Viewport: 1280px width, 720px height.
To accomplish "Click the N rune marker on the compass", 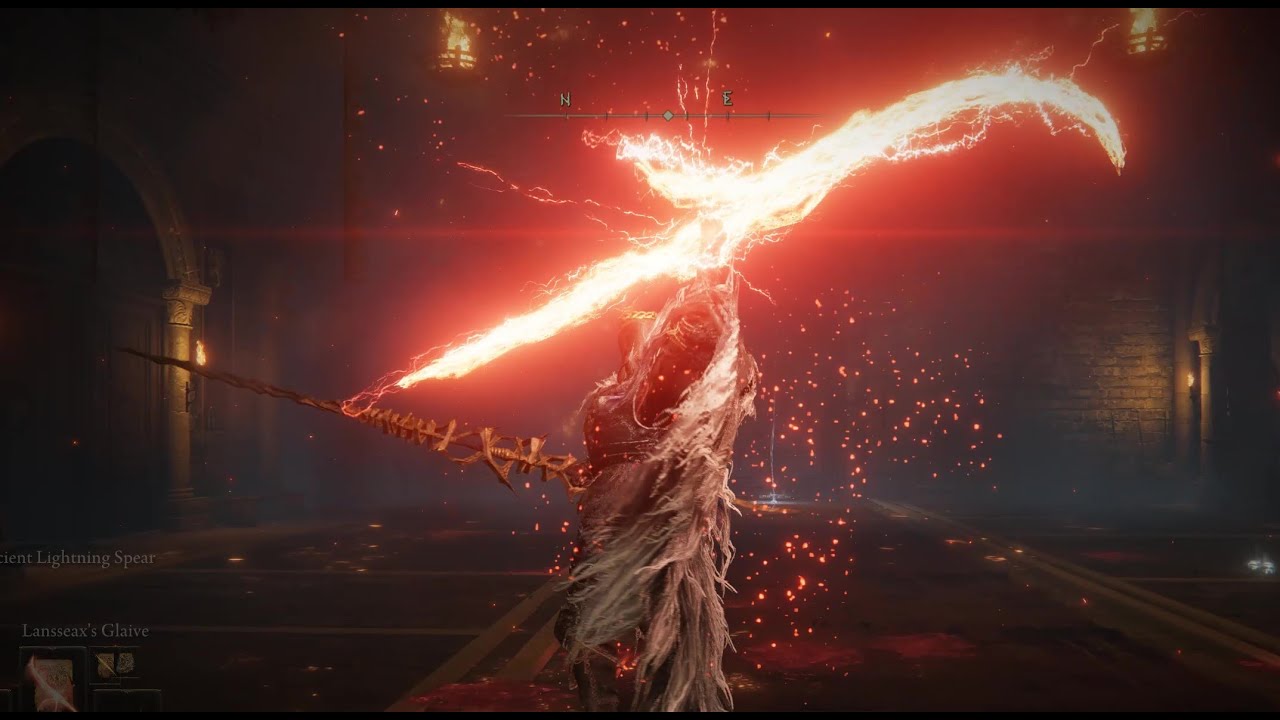I will (566, 99).
